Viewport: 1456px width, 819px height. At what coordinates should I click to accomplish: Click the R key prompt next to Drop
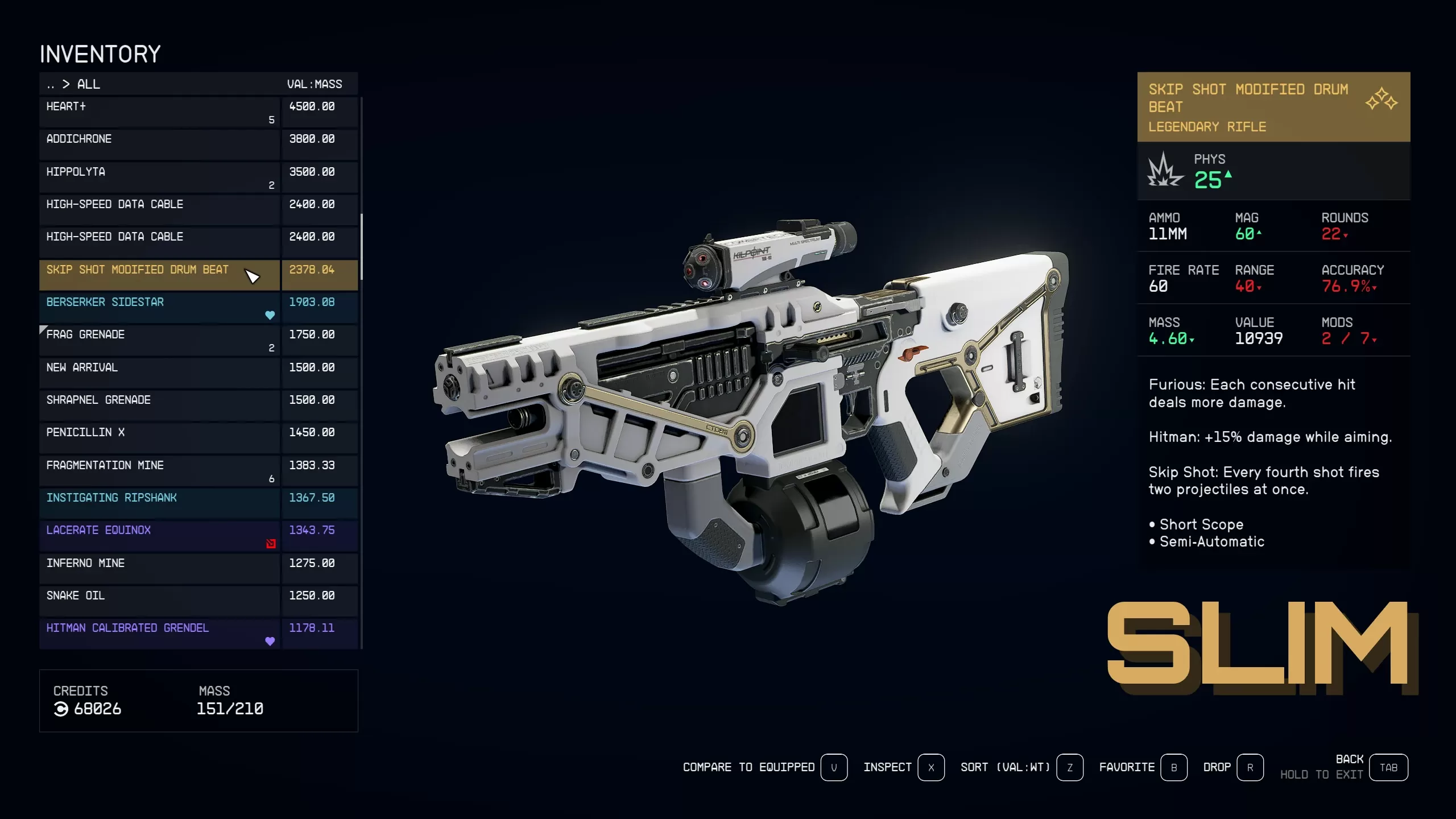pos(1250,767)
